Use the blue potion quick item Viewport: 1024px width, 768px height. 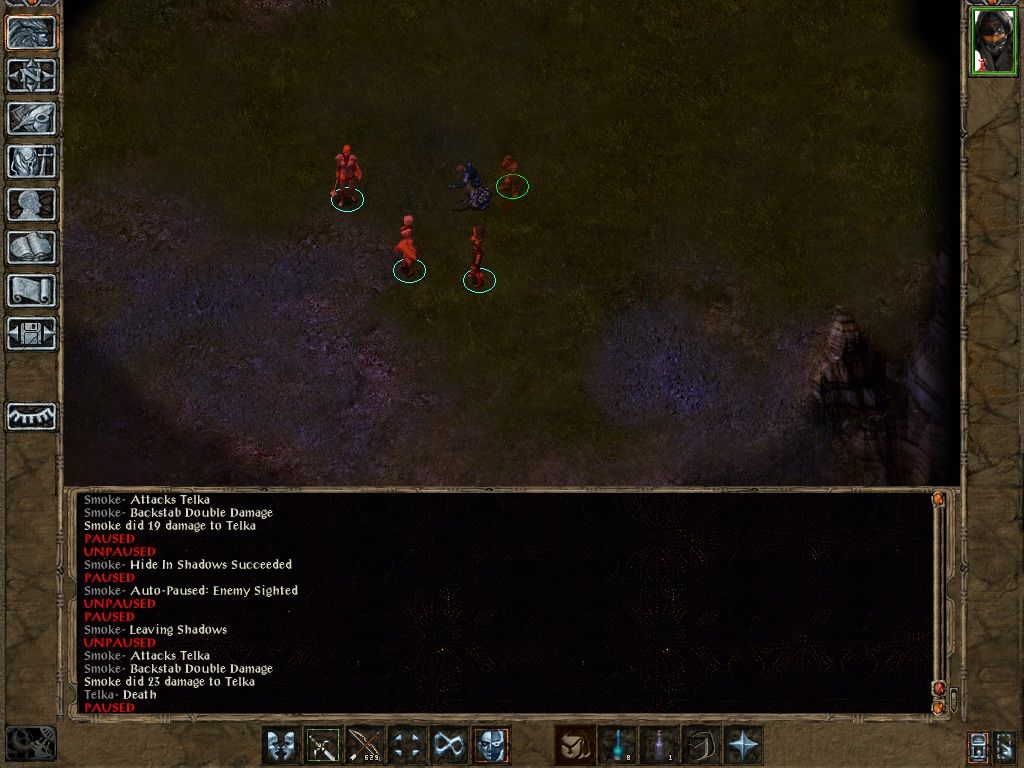[x=617, y=745]
